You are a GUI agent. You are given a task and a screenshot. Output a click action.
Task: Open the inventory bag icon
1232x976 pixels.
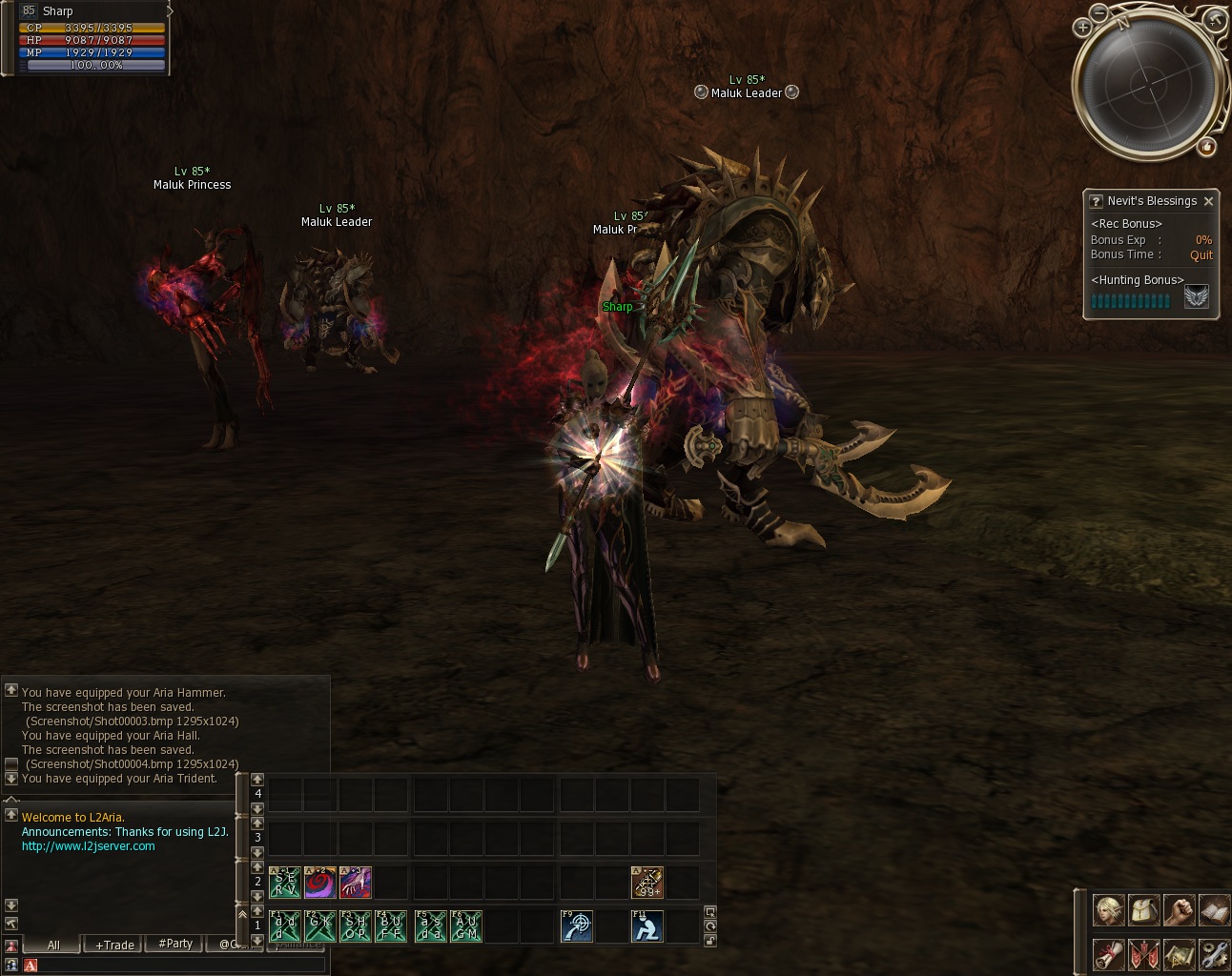coord(1143,911)
